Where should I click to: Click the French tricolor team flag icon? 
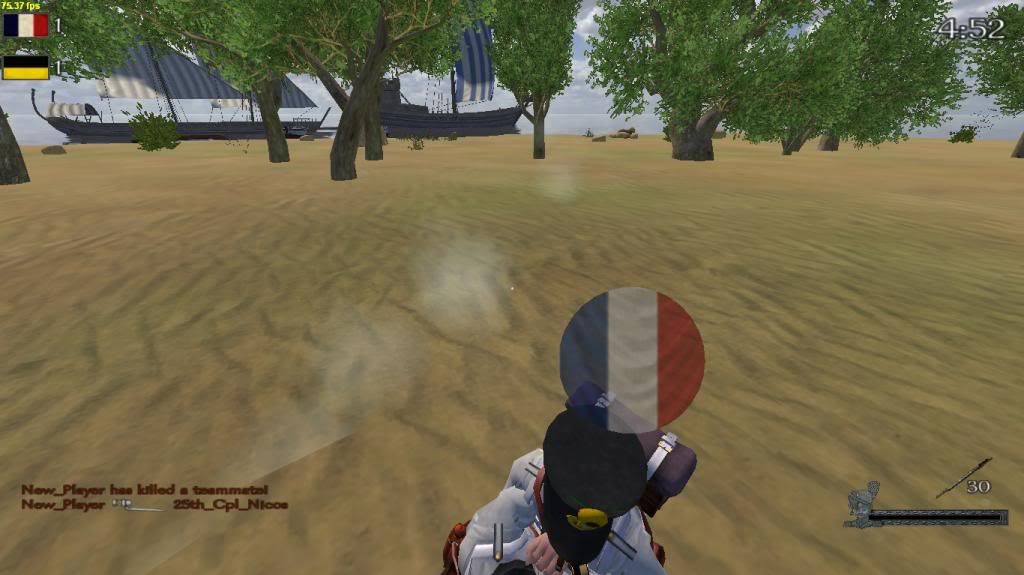(26, 25)
